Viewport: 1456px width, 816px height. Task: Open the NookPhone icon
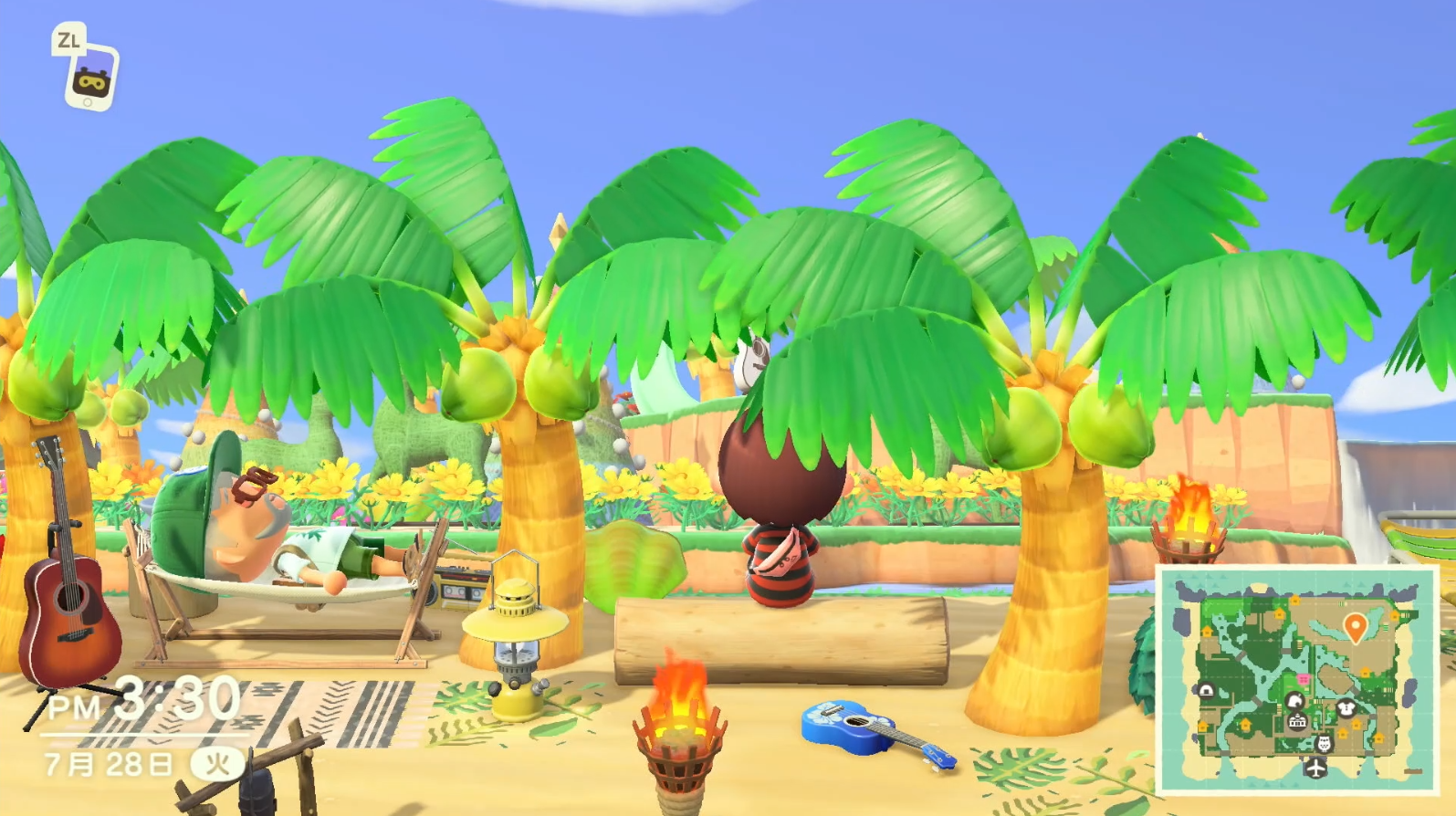(x=90, y=78)
